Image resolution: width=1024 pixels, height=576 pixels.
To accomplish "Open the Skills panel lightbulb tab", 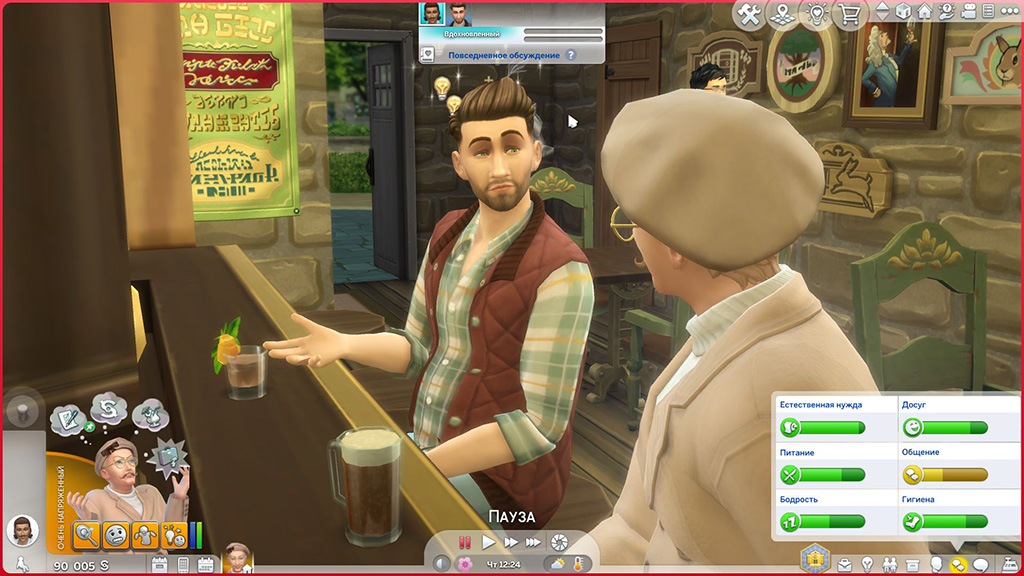I will coord(868,564).
